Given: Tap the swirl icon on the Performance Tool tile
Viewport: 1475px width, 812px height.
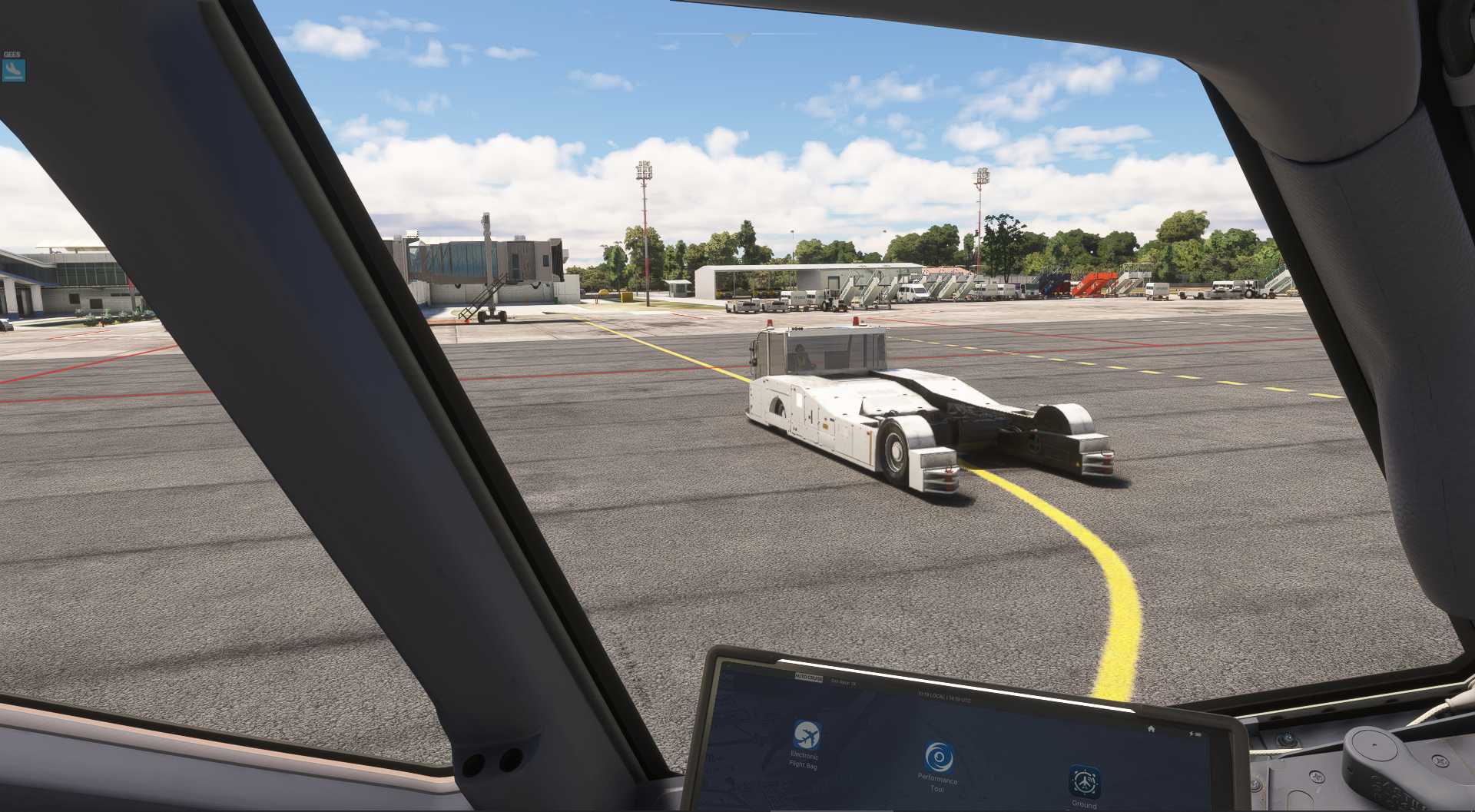Looking at the screenshot, I should pyautogui.click(x=940, y=755).
